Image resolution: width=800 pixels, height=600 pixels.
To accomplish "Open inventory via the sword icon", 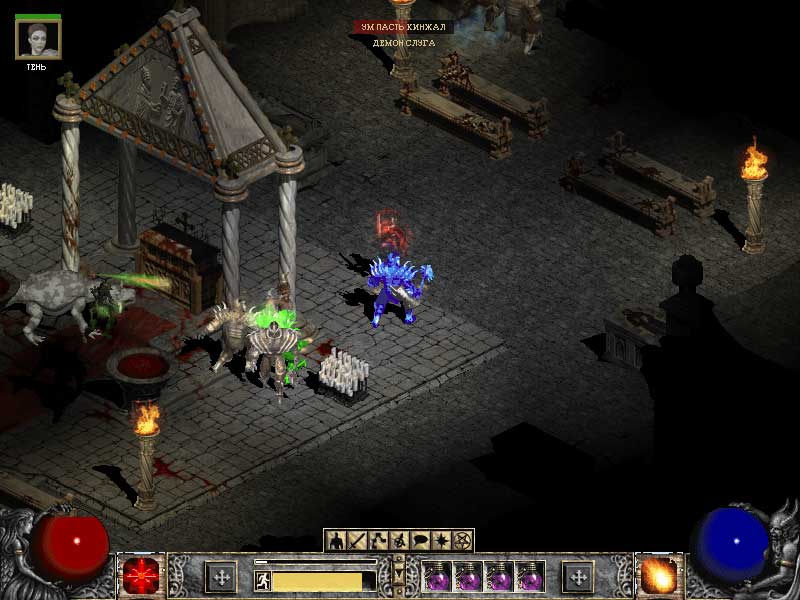I will [357, 541].
